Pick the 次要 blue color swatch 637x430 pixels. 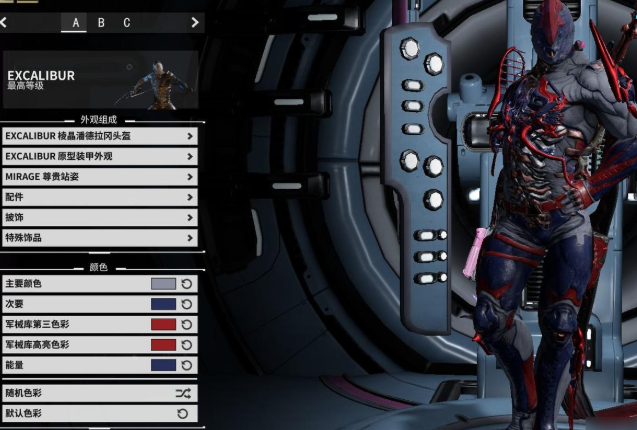[x=163, y=304]
